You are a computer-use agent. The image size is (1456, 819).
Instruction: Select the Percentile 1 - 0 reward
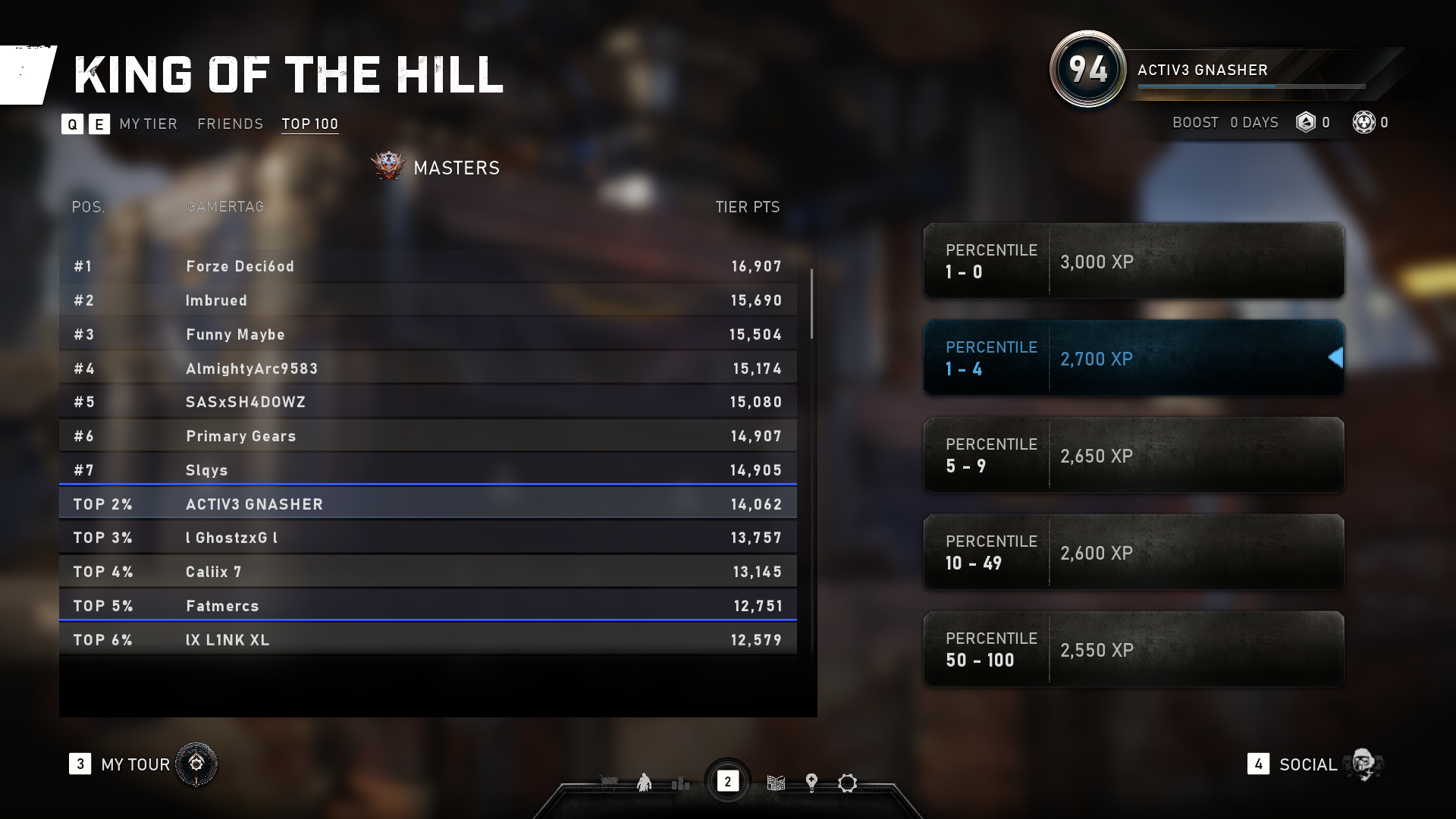pyautogui.click(x=1134, y=261)
